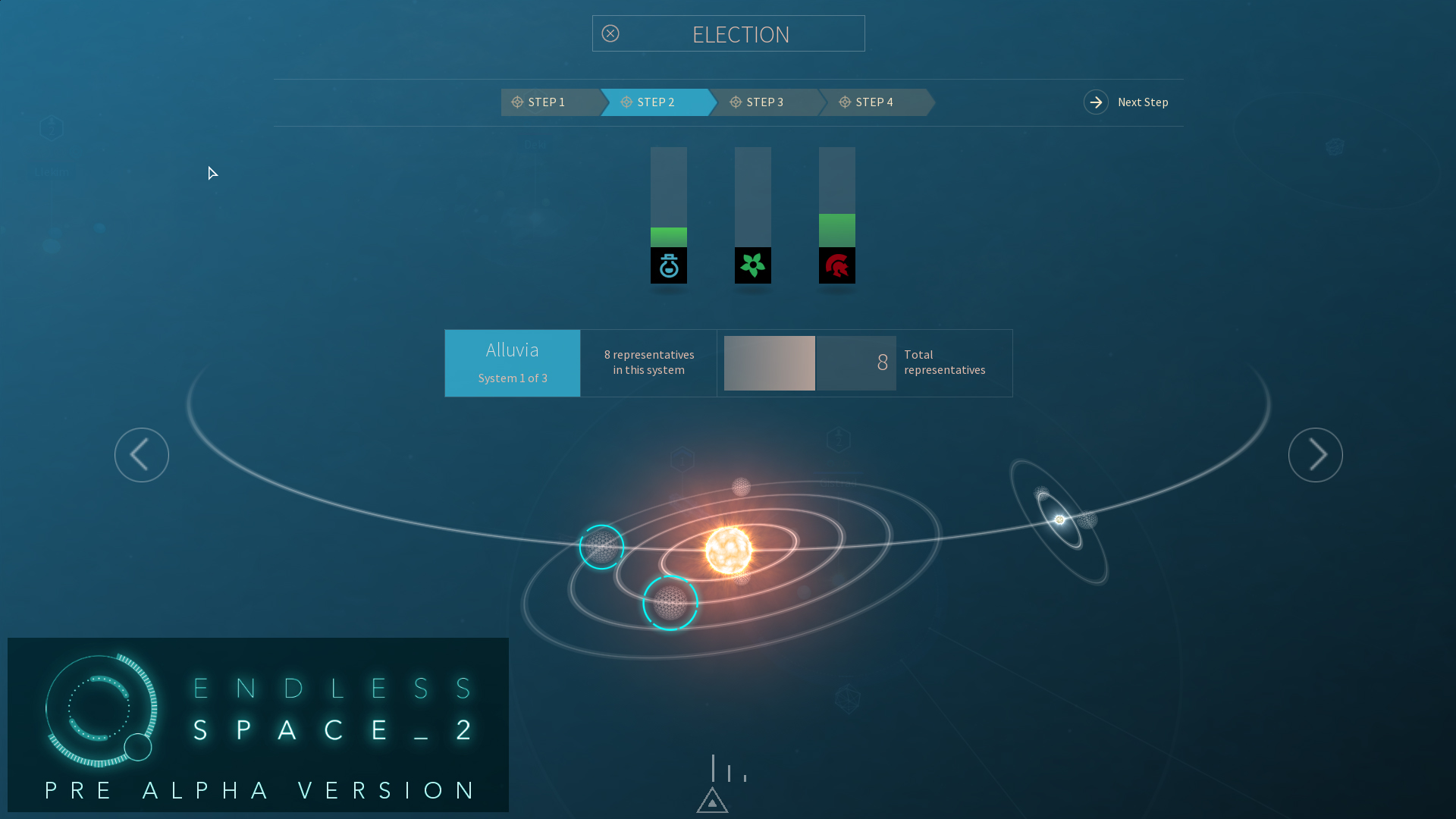The height and width of the screenshot is (819, 1456).
Task: Toggle the cyan-ringed outer planet selection
Action: (x=601, y=546)
